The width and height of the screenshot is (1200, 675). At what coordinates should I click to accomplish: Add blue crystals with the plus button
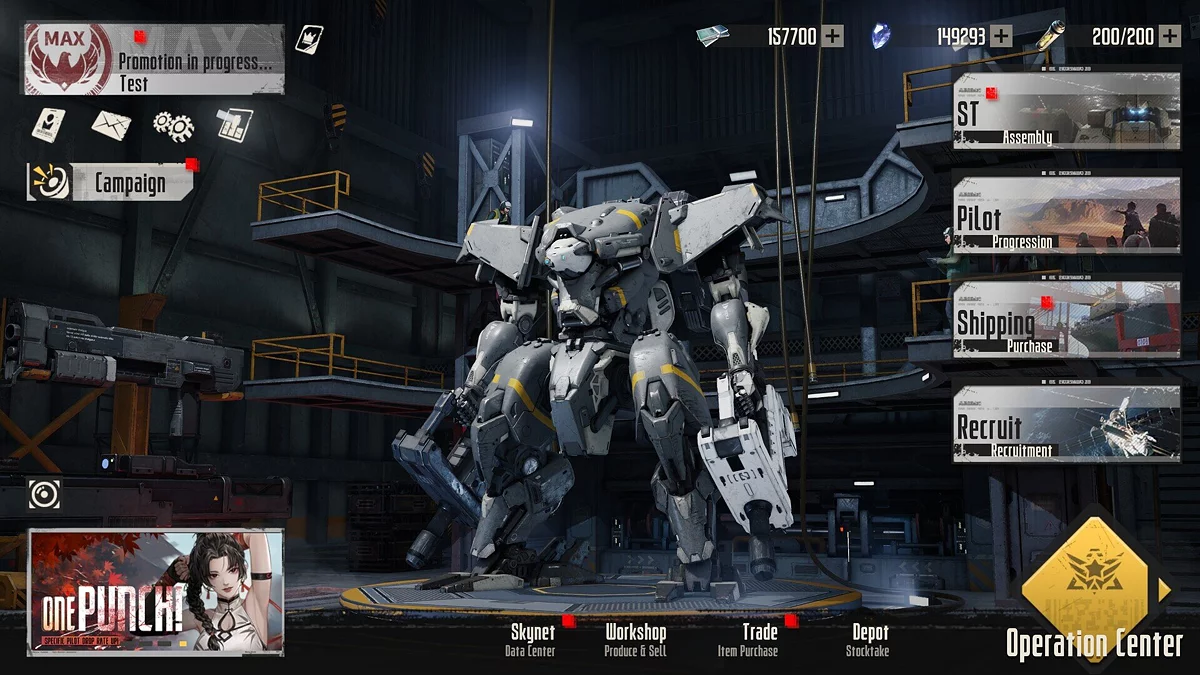tap(1000, 37)
